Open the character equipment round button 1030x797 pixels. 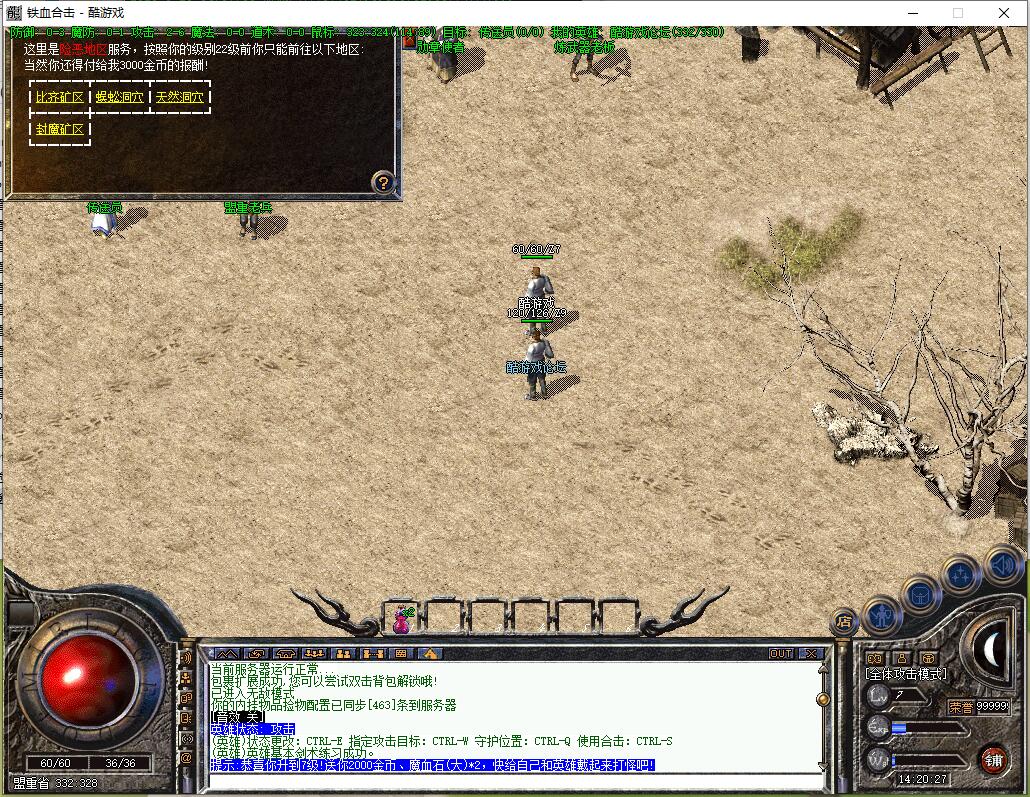tap(882, 615)
